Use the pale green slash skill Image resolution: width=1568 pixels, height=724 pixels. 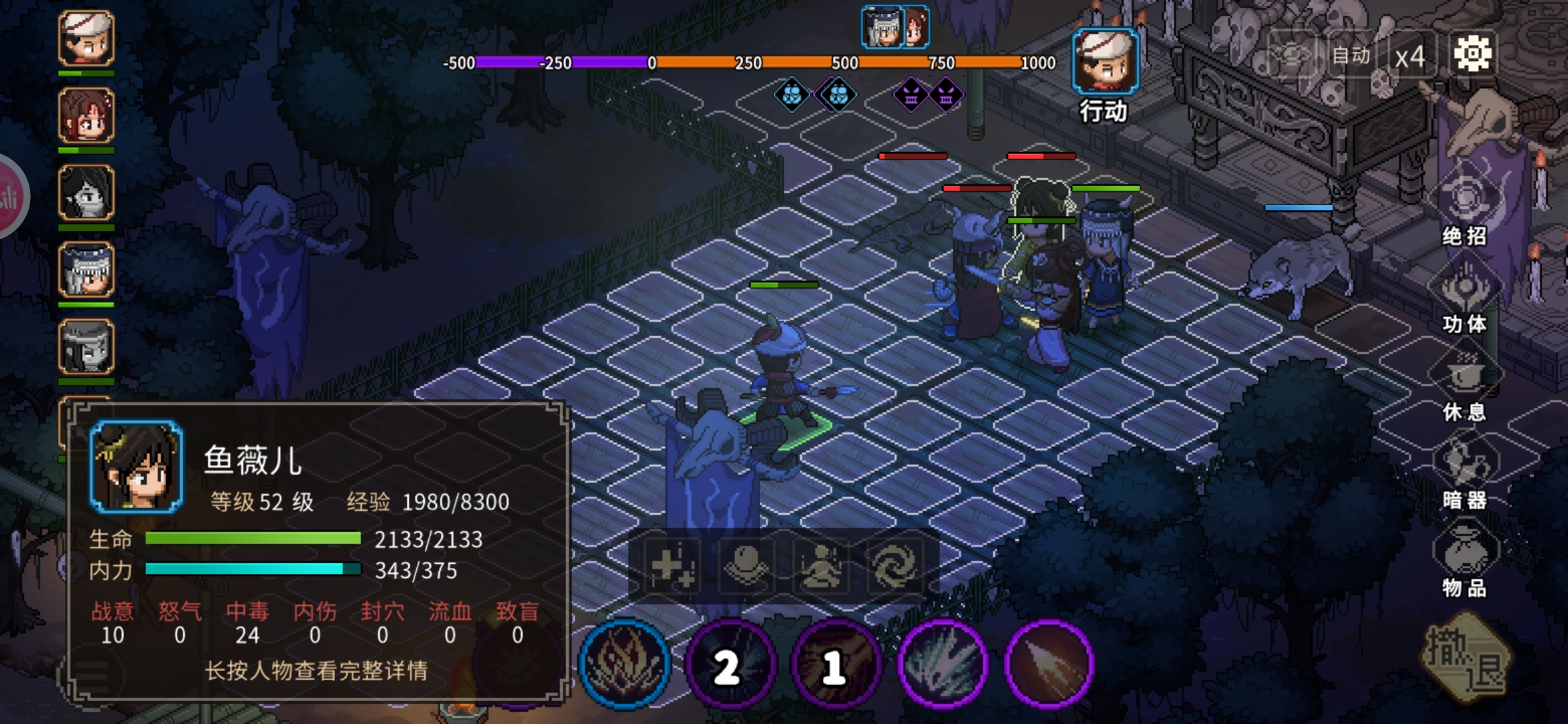943,664
